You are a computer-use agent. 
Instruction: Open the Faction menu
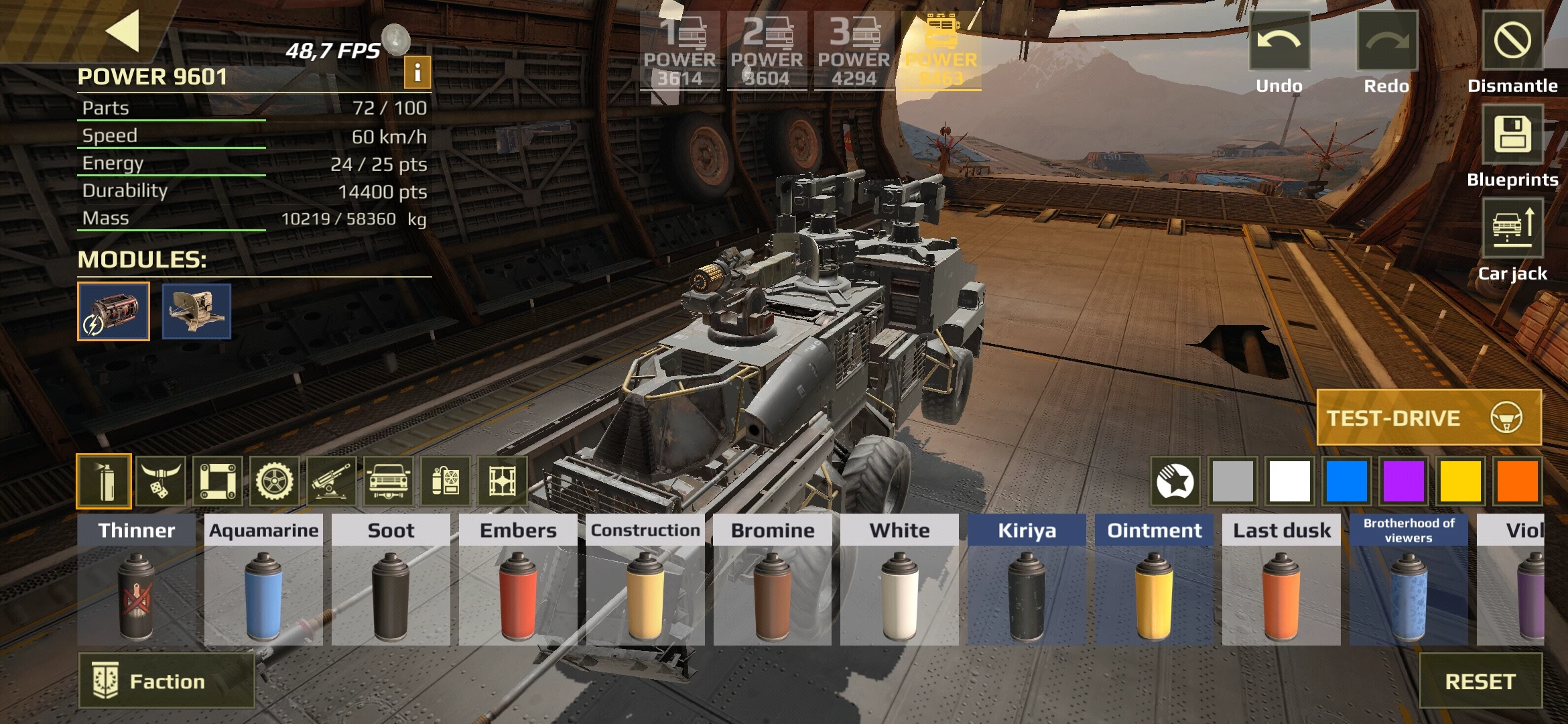[167, 681]
